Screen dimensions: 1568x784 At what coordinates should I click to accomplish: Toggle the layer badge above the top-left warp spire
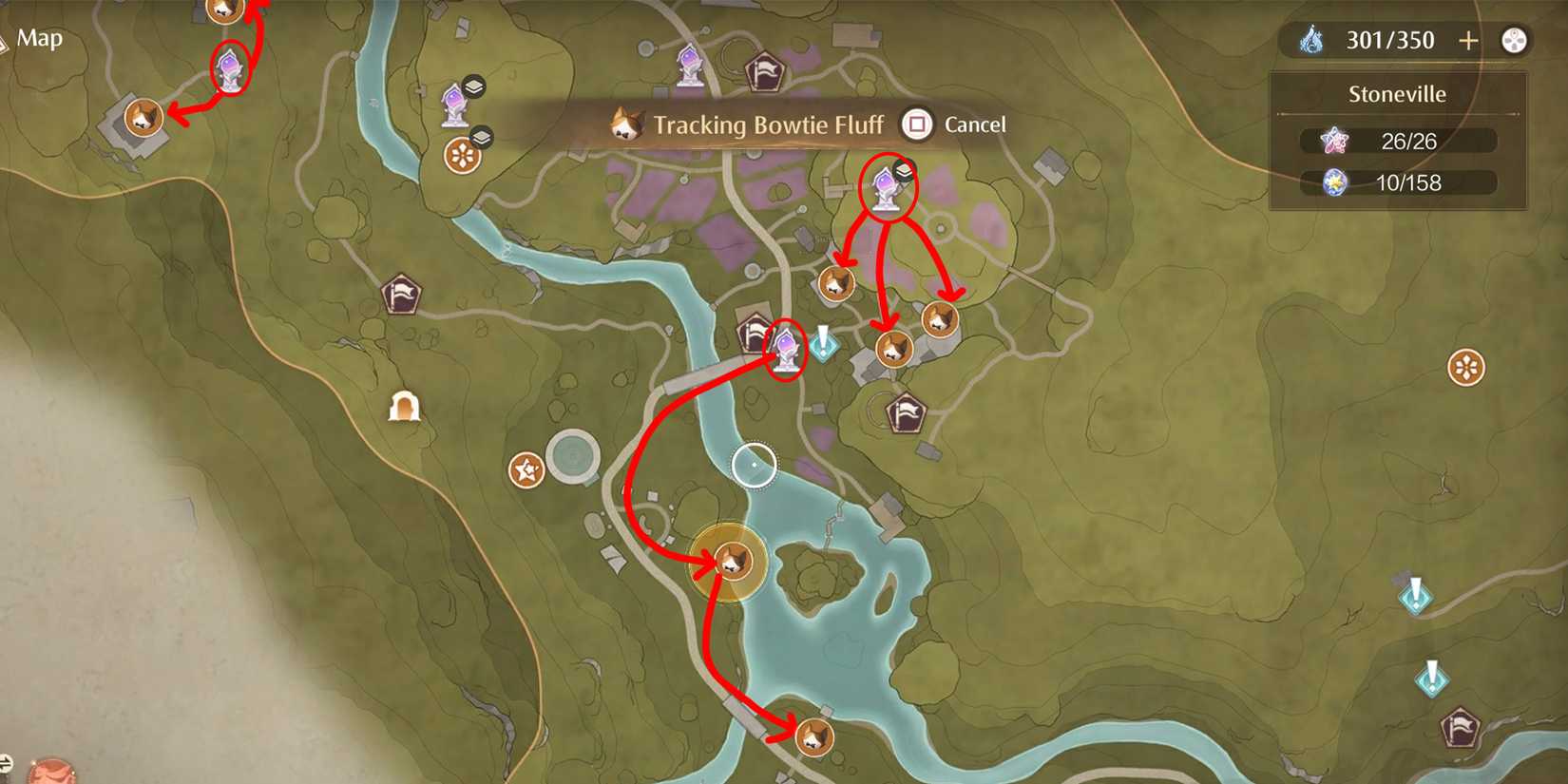pyautogui.click(x=474, y=85)
